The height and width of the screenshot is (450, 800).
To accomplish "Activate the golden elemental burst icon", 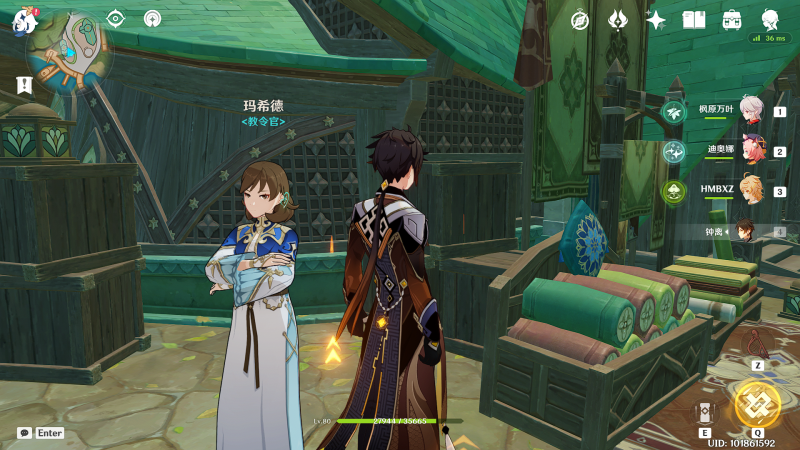I will [x=757, y=404].
